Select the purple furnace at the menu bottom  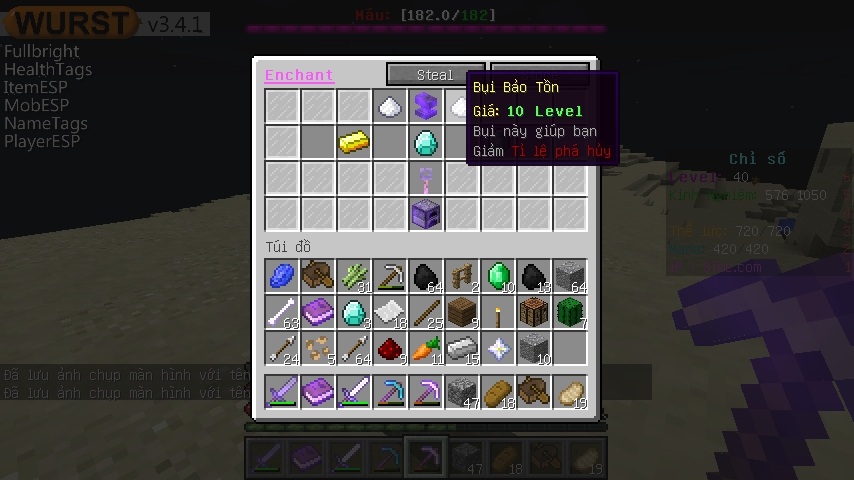coord(426,214)
